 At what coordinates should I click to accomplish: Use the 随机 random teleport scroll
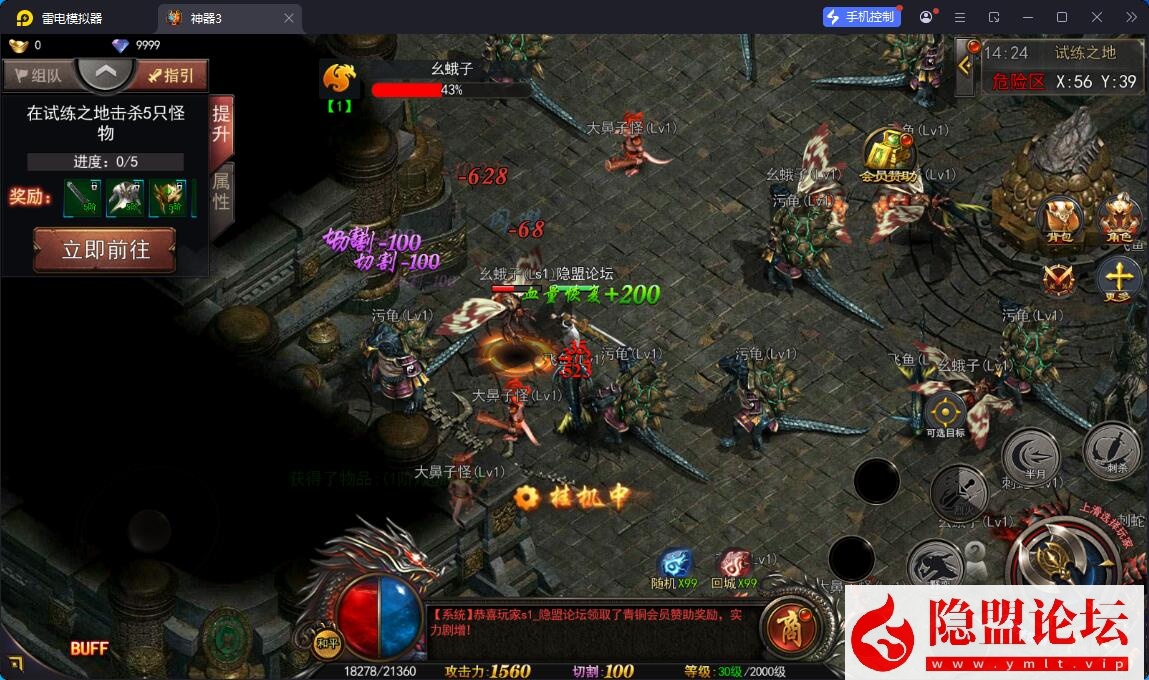[675, 566]
